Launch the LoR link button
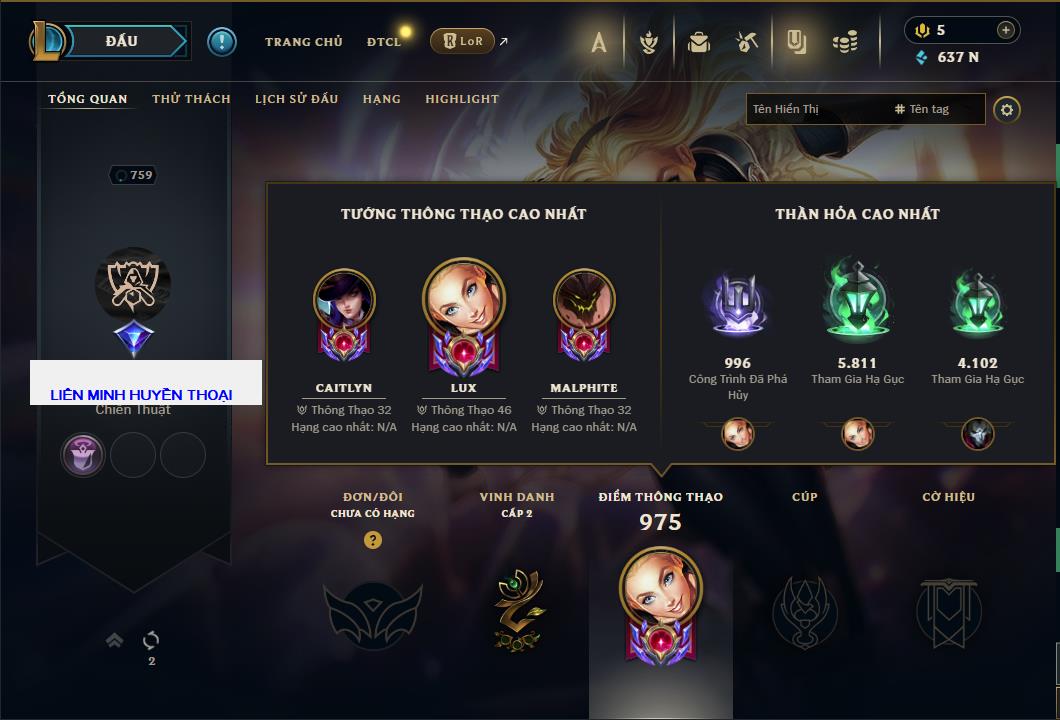The width and height of the screenshot is (1060, 720). [462, 41]
